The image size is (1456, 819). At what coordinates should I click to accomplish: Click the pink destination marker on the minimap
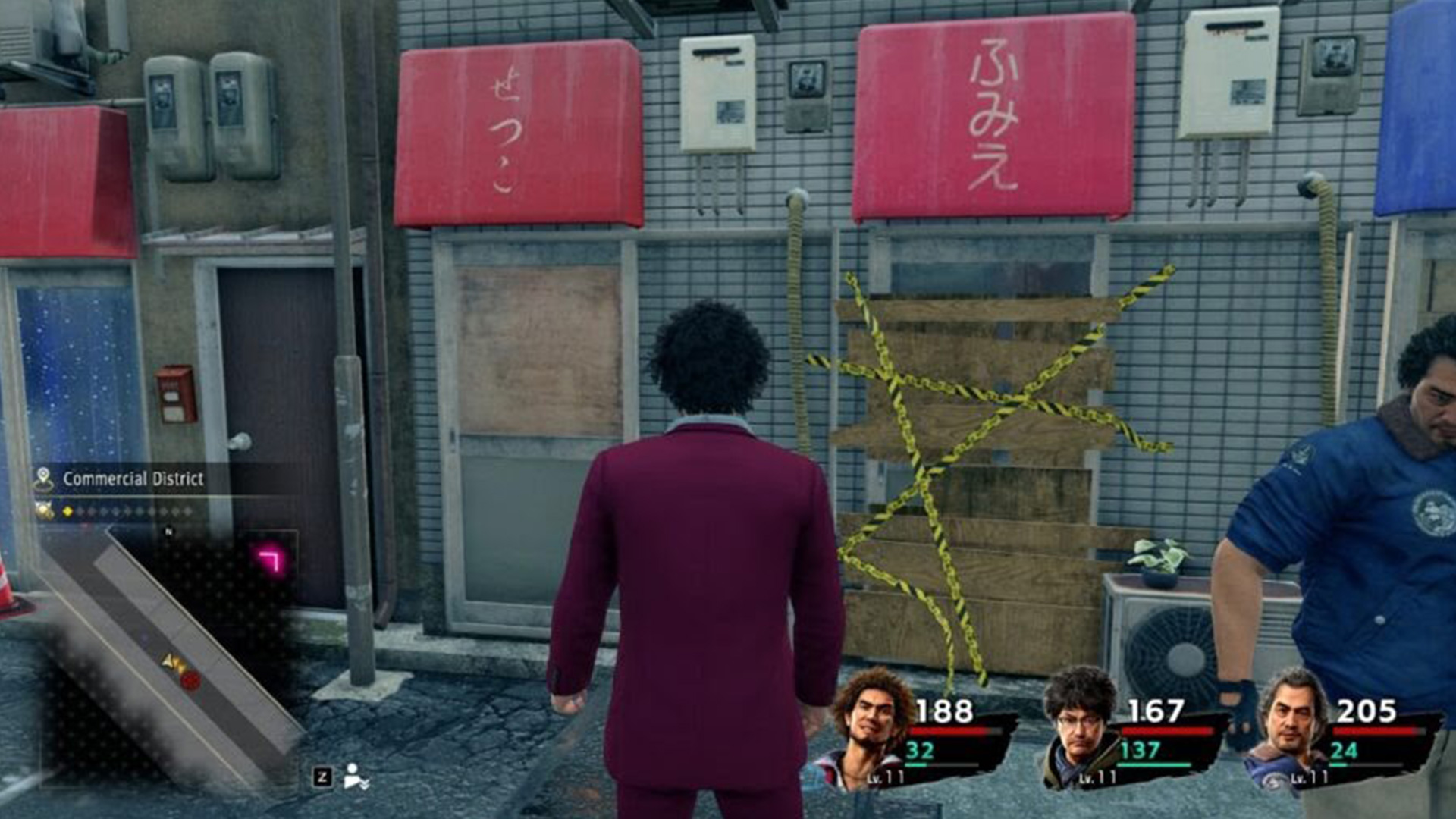point(268,559)
